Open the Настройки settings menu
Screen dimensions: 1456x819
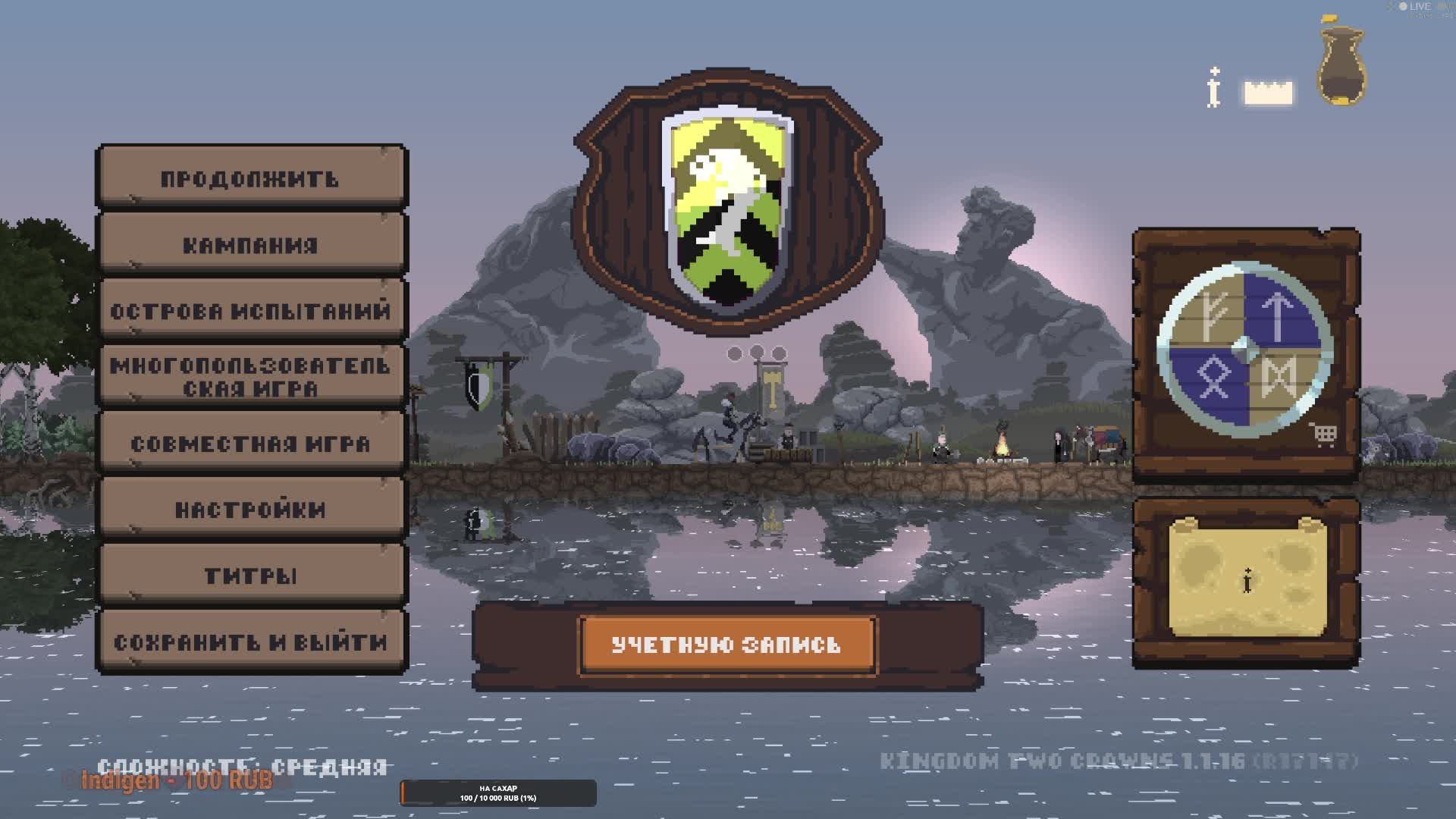[251, 509]
